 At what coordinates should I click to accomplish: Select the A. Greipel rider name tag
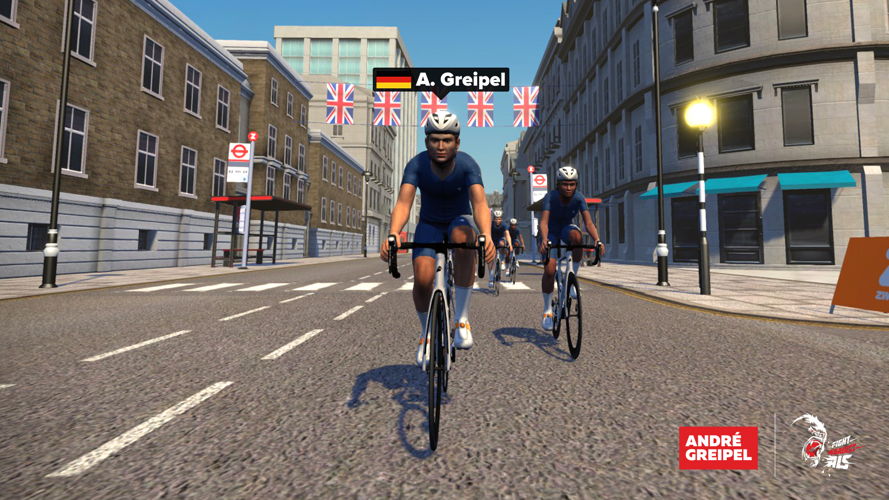click(441, 80)
